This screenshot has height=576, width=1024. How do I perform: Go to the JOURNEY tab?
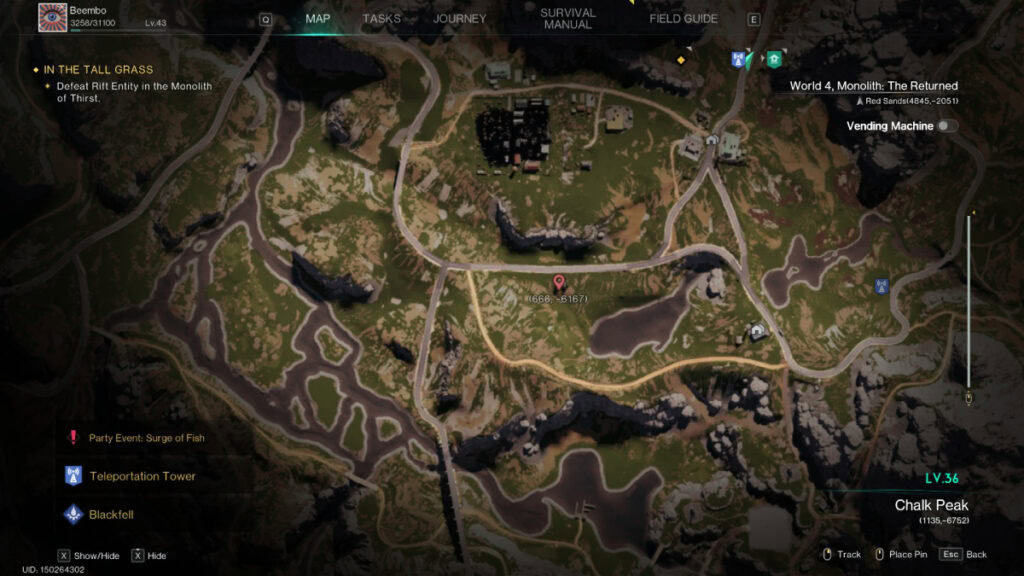459,18
